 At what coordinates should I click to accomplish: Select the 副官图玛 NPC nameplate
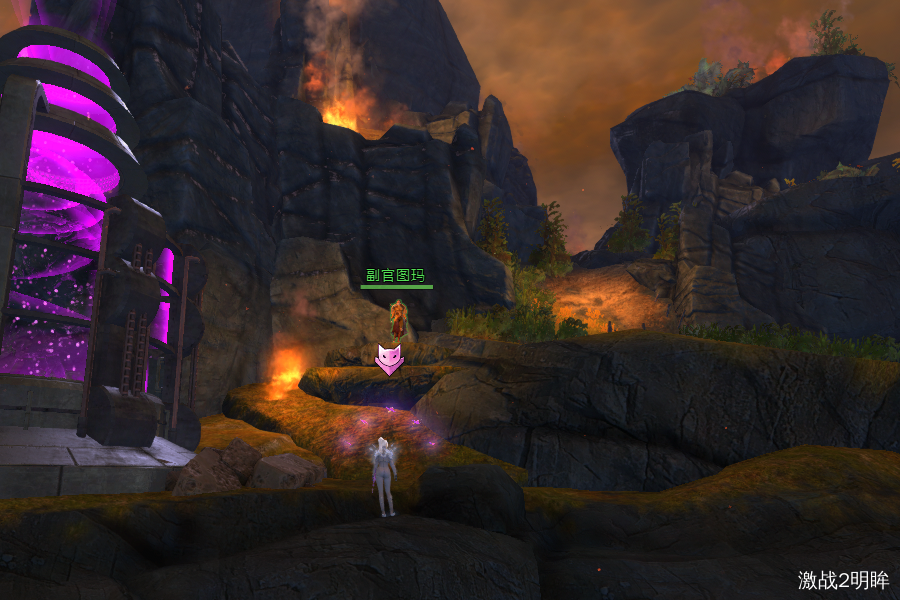(x=396, y=275)
